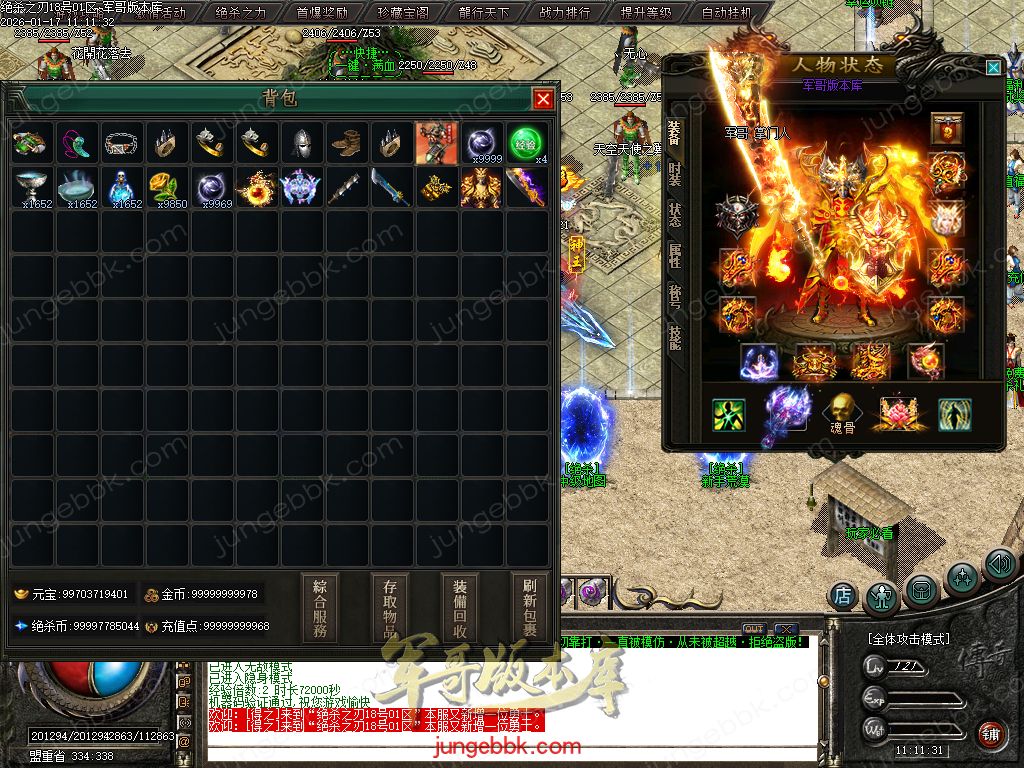Viewport: 1024px width, 768px height.
Task: Open the 战力排行 power ranking menu
Action: point(565,13)
